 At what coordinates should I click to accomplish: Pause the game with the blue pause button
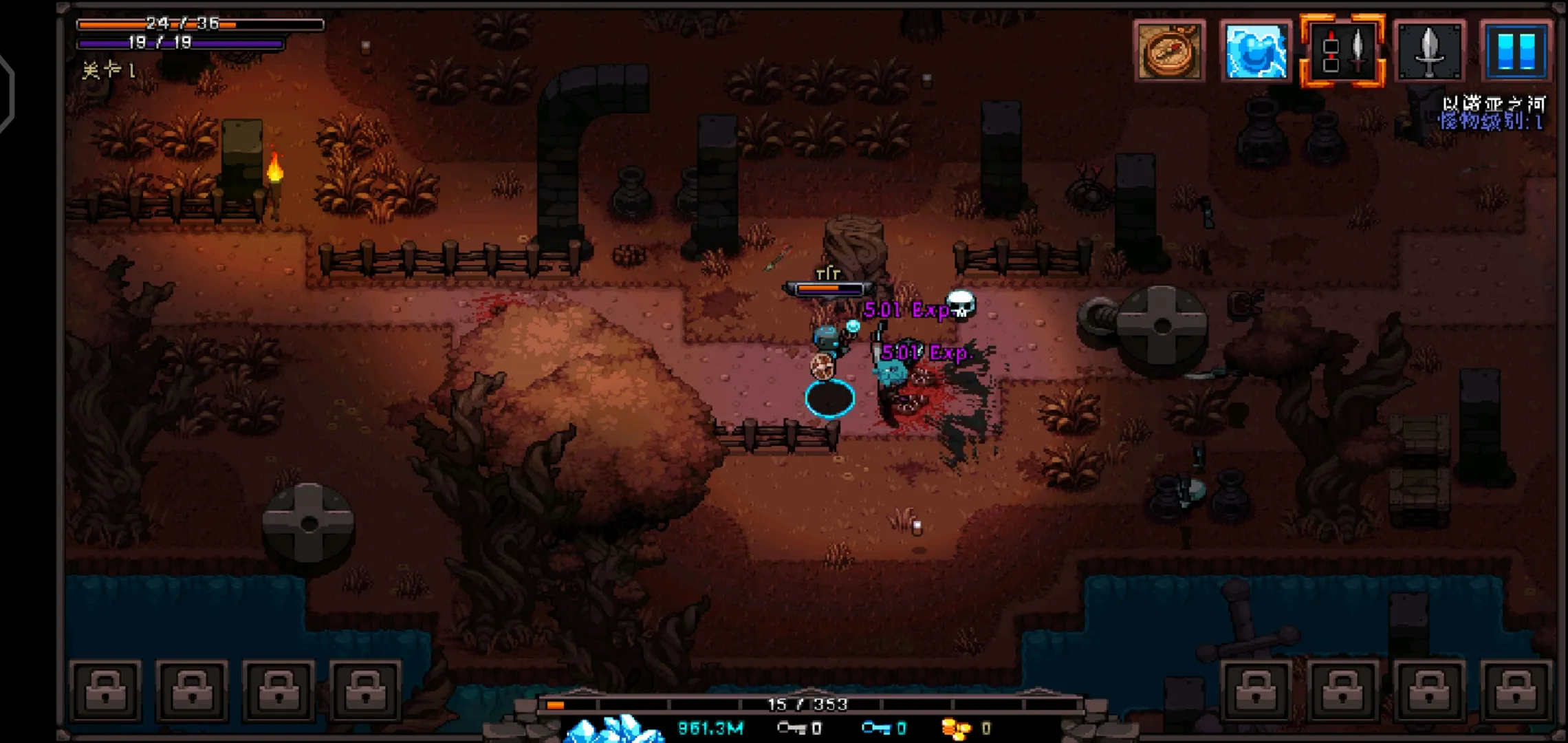coord(1516,51)
